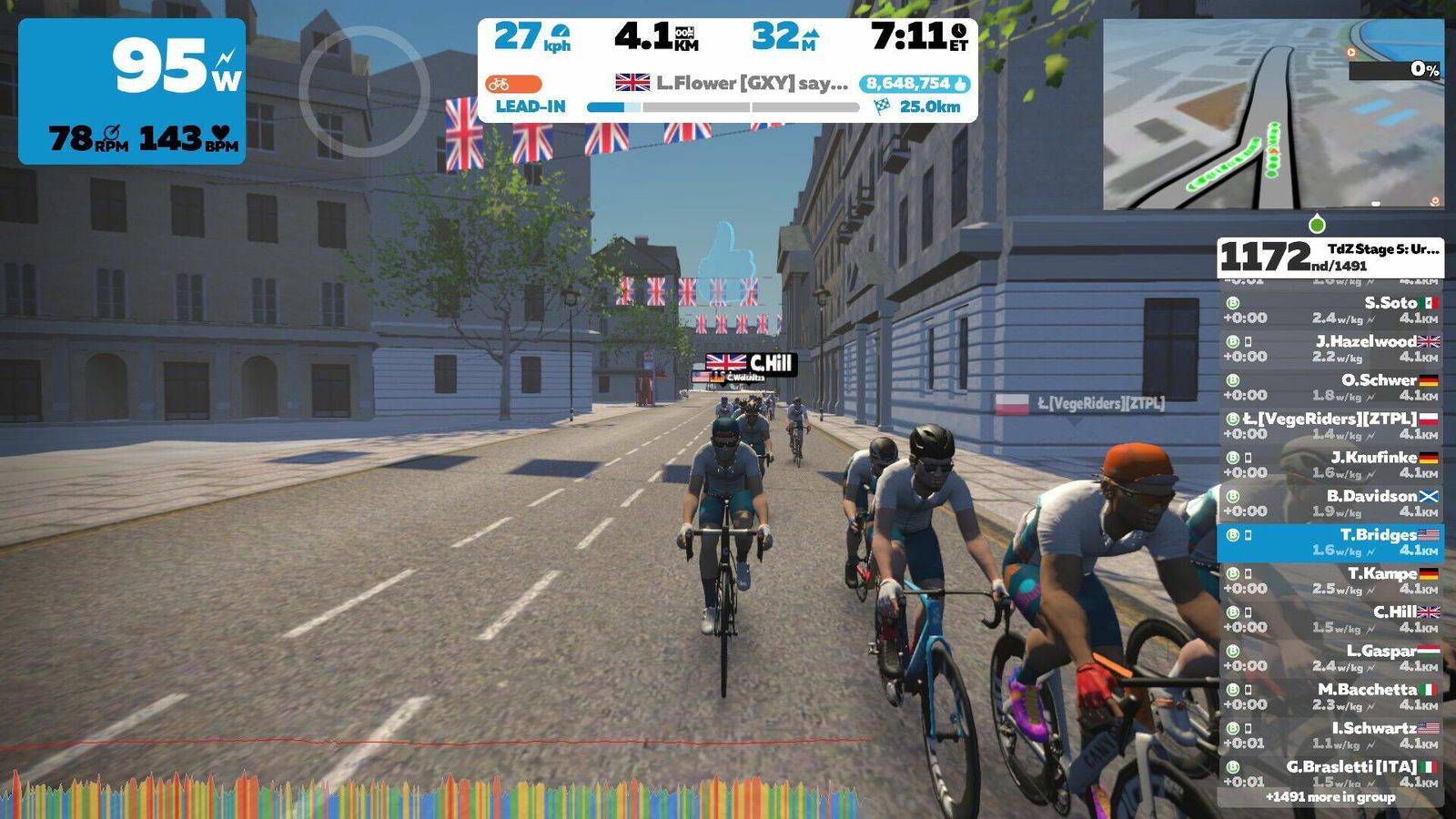Choose T.Kampe from nearby riders
Viewport: 1456px width, 819px height.
pyautogui.click(x=1330, y=581)
